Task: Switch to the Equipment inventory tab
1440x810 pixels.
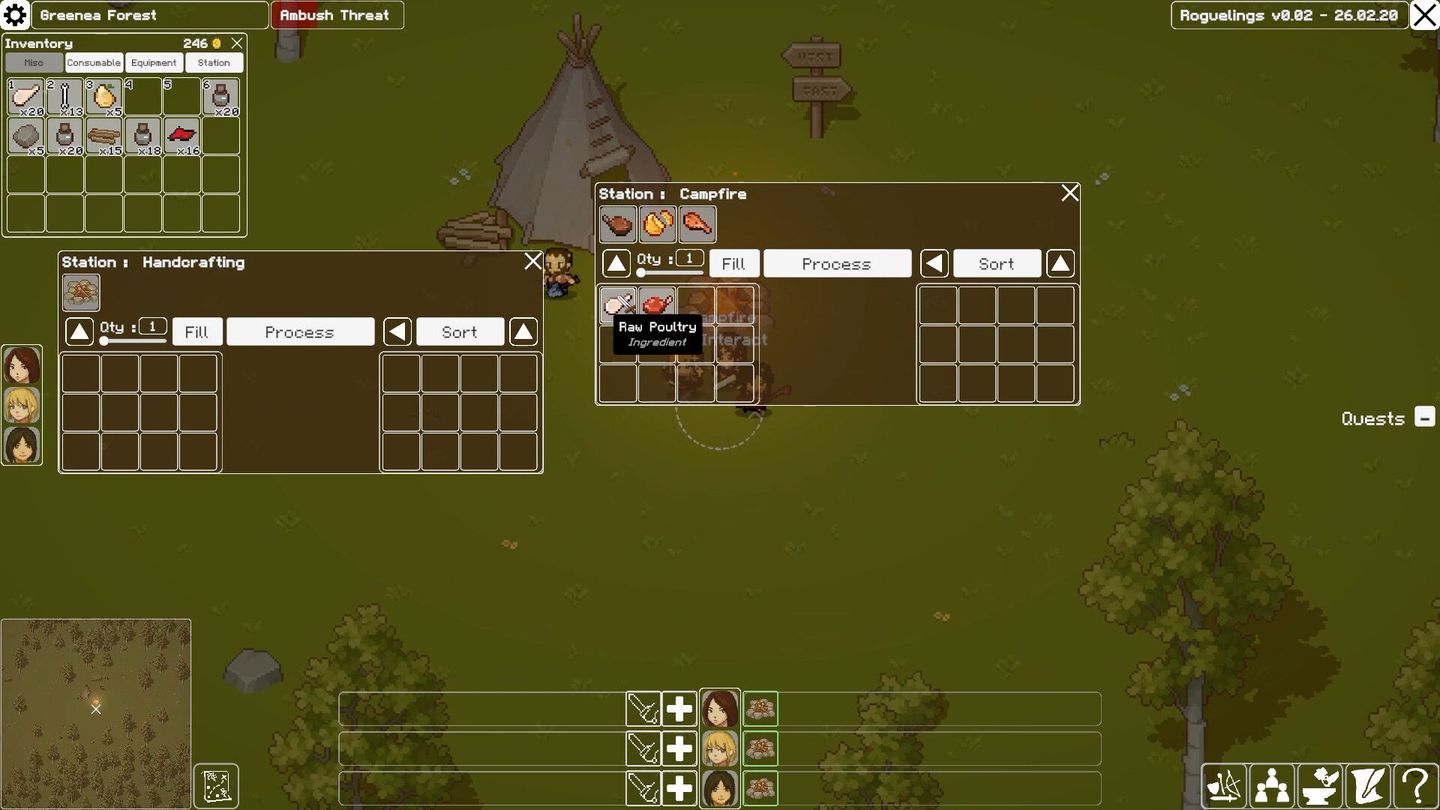Action: click(x=153, y=62)
